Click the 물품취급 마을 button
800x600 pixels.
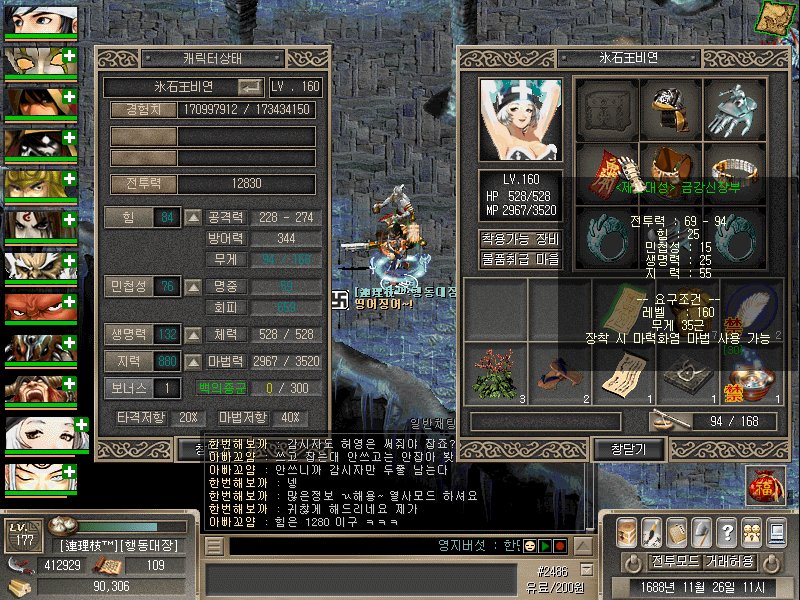(520, 259)
